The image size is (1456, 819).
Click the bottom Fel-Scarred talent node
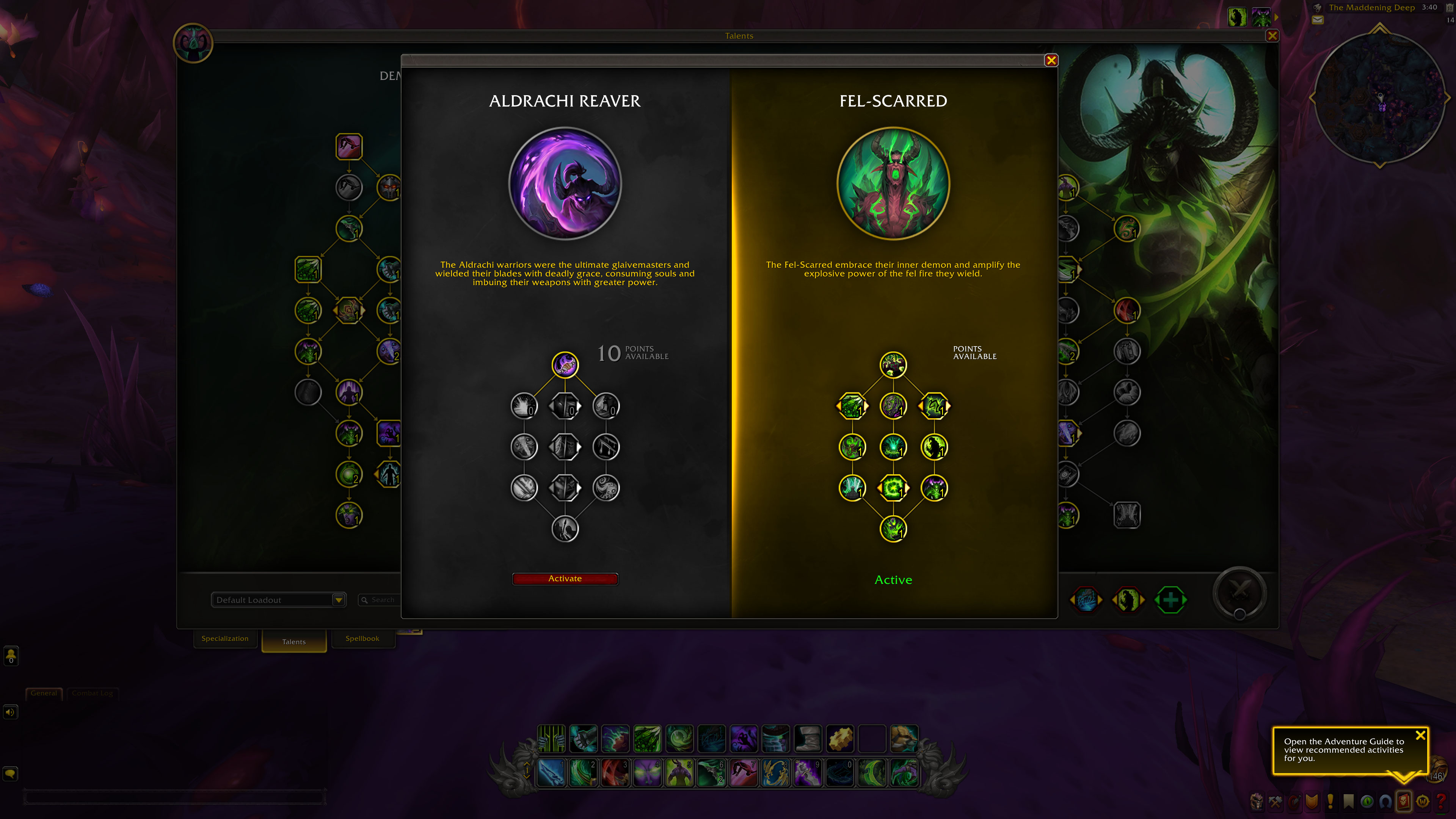click(893, 529)
